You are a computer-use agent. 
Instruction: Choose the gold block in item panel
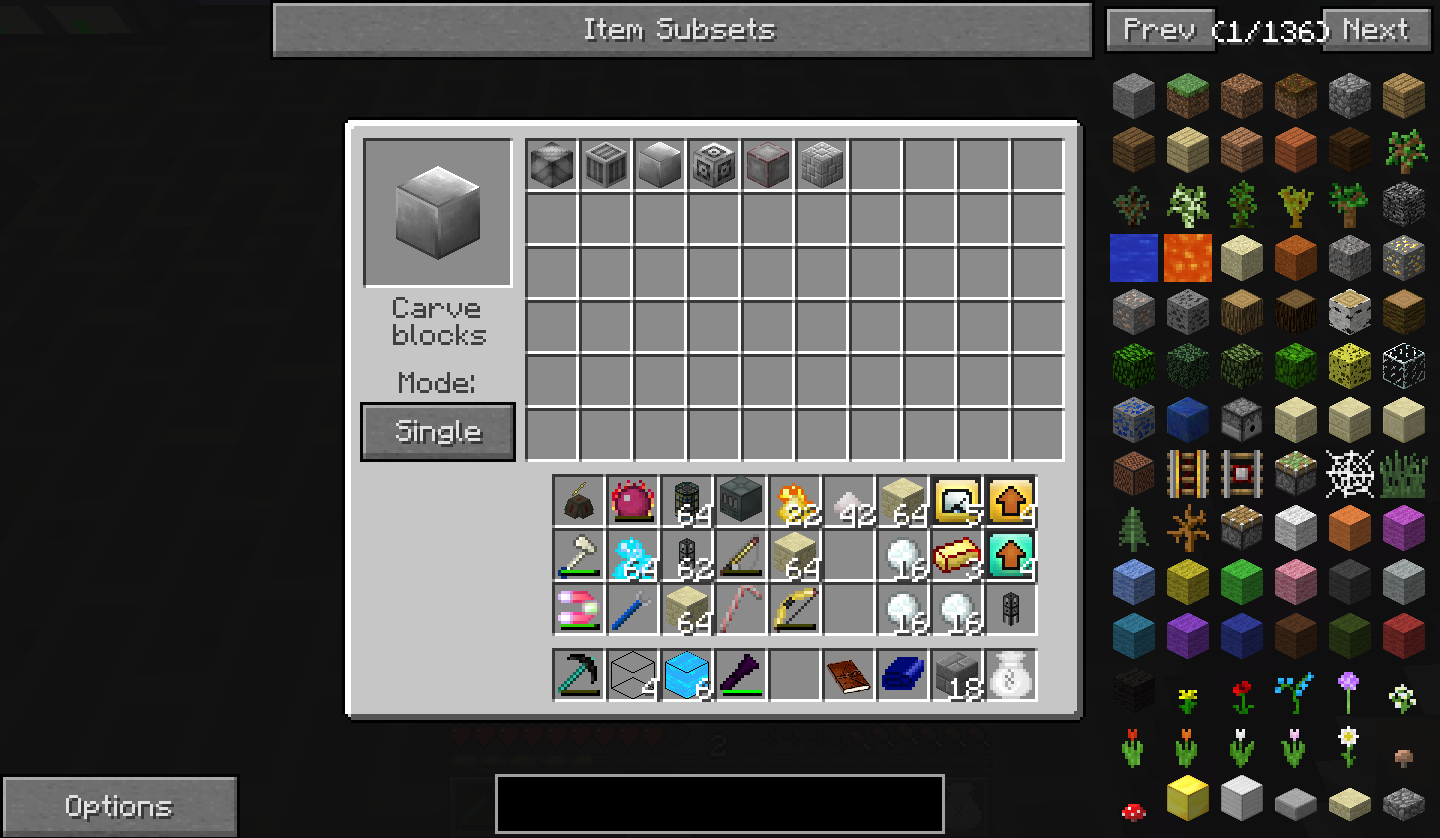[x=1188, y=798]
